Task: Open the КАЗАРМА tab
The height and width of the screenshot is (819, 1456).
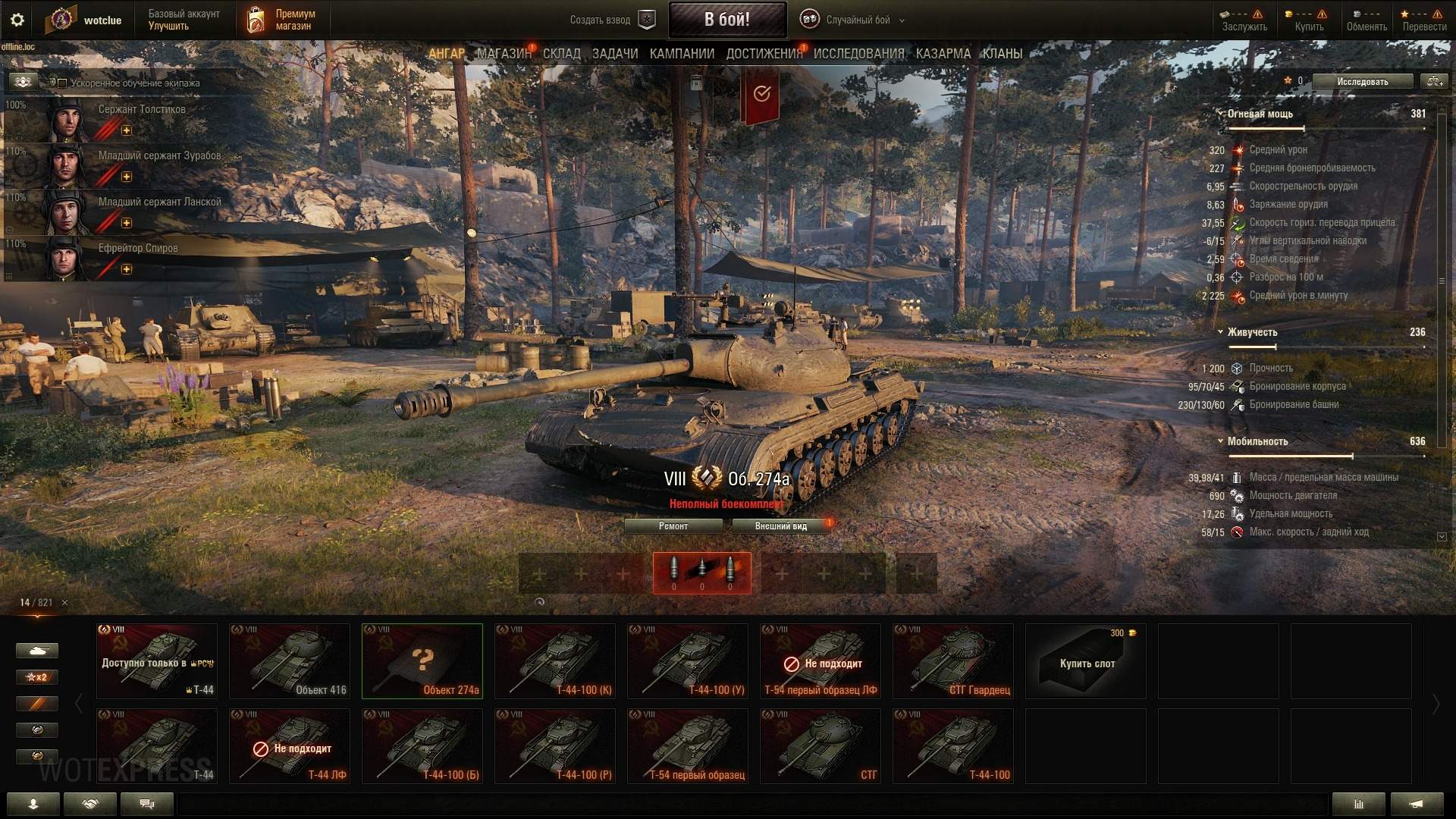Action: [x=943, y=54]
